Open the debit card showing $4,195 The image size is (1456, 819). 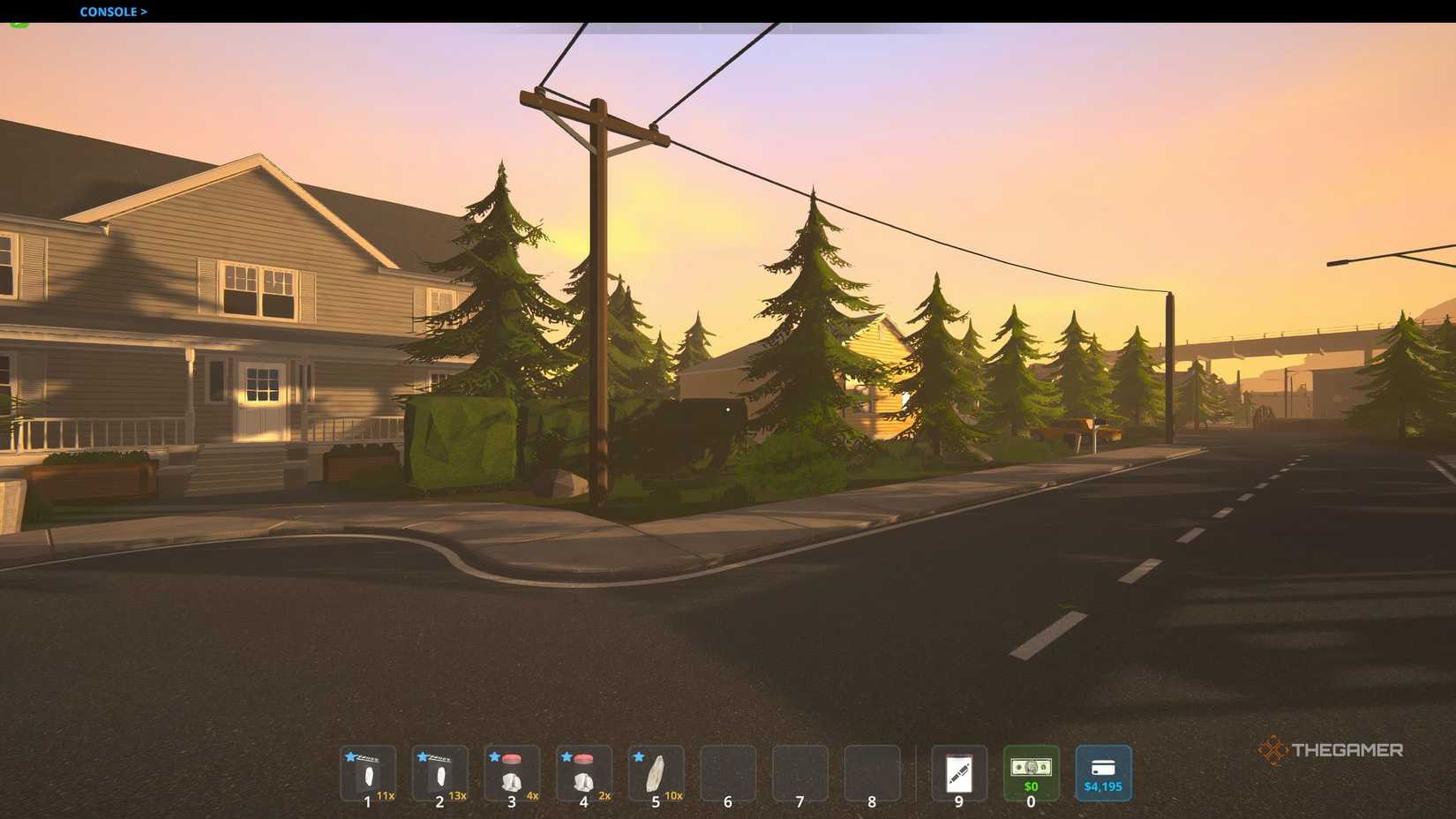[x=1102, y=772]
